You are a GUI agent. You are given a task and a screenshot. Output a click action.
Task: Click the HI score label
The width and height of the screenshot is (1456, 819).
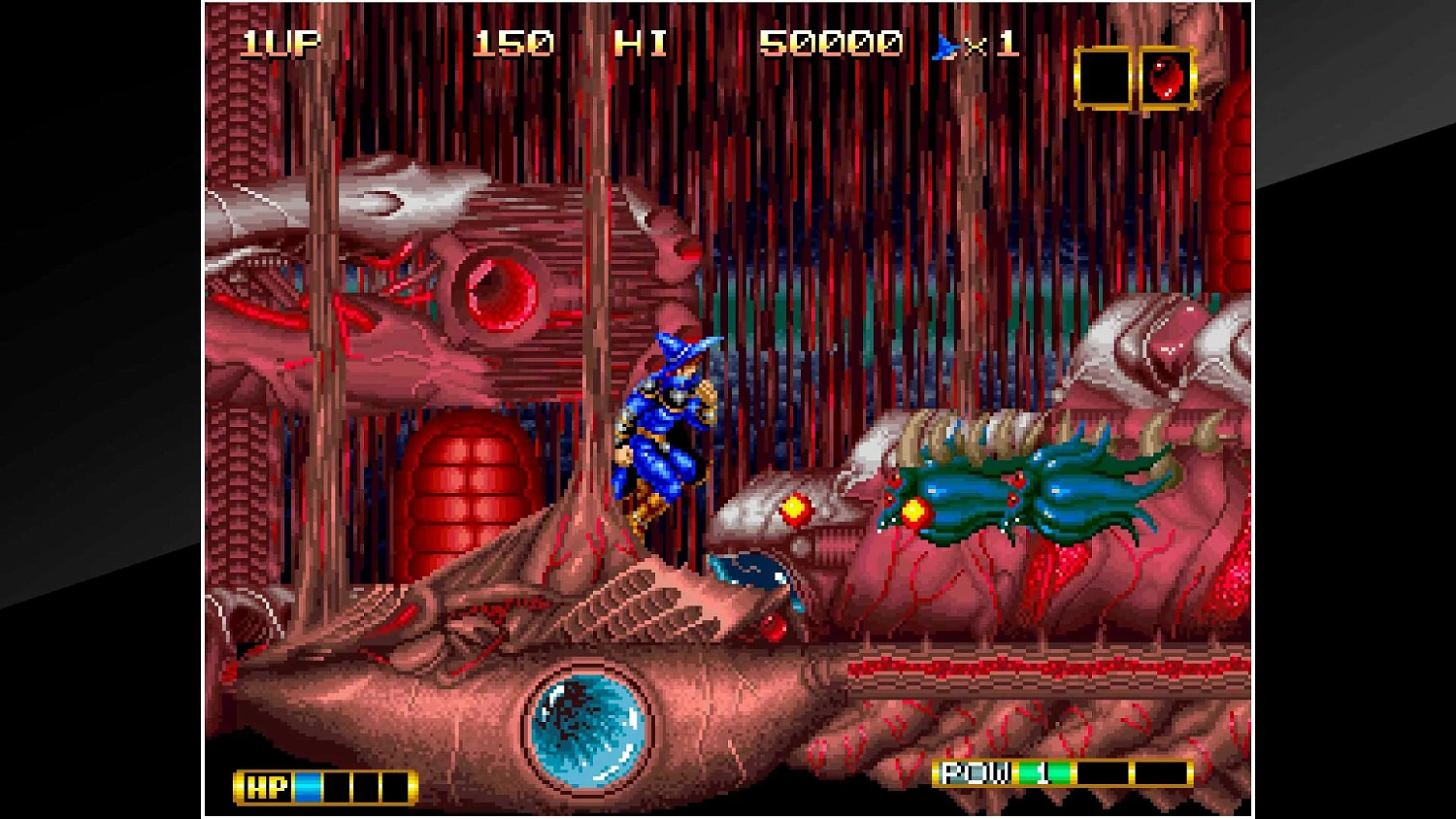click(x=642, y=43)
